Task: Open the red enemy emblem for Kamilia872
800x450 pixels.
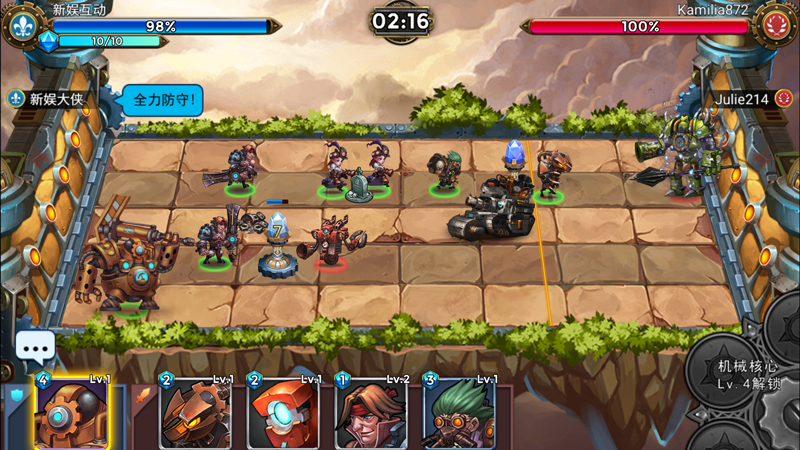Action: click(x=776, y=24)
